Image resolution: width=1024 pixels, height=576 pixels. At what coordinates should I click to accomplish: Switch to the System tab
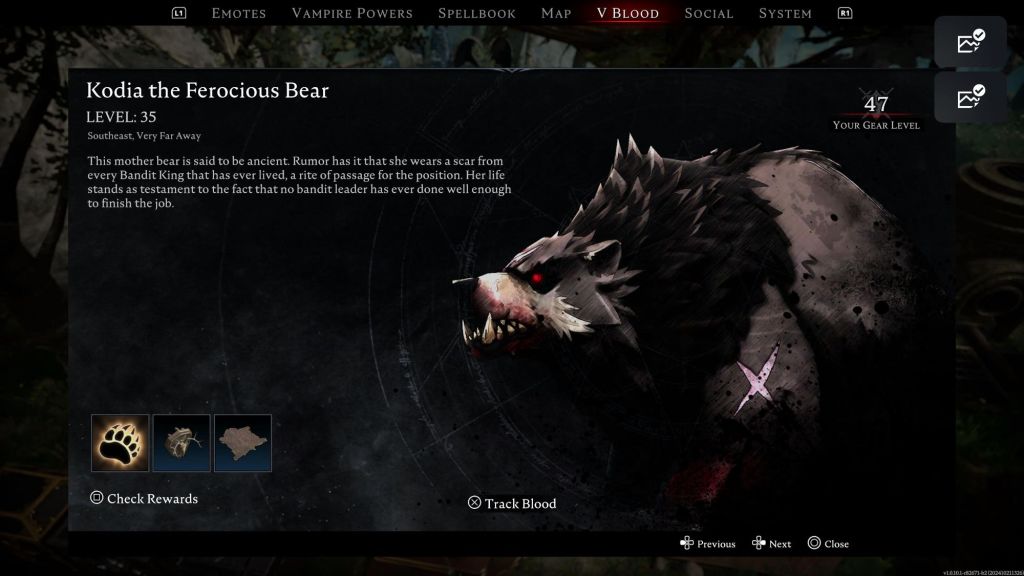(x=785, y=13)
